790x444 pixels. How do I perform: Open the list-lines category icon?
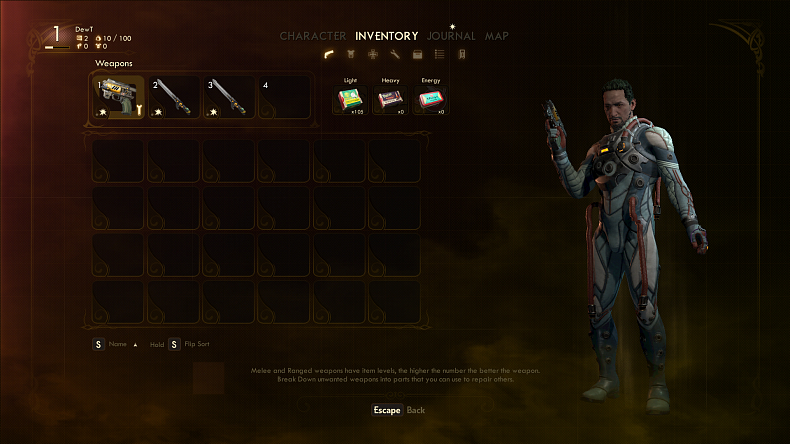(x=439, y=54)
